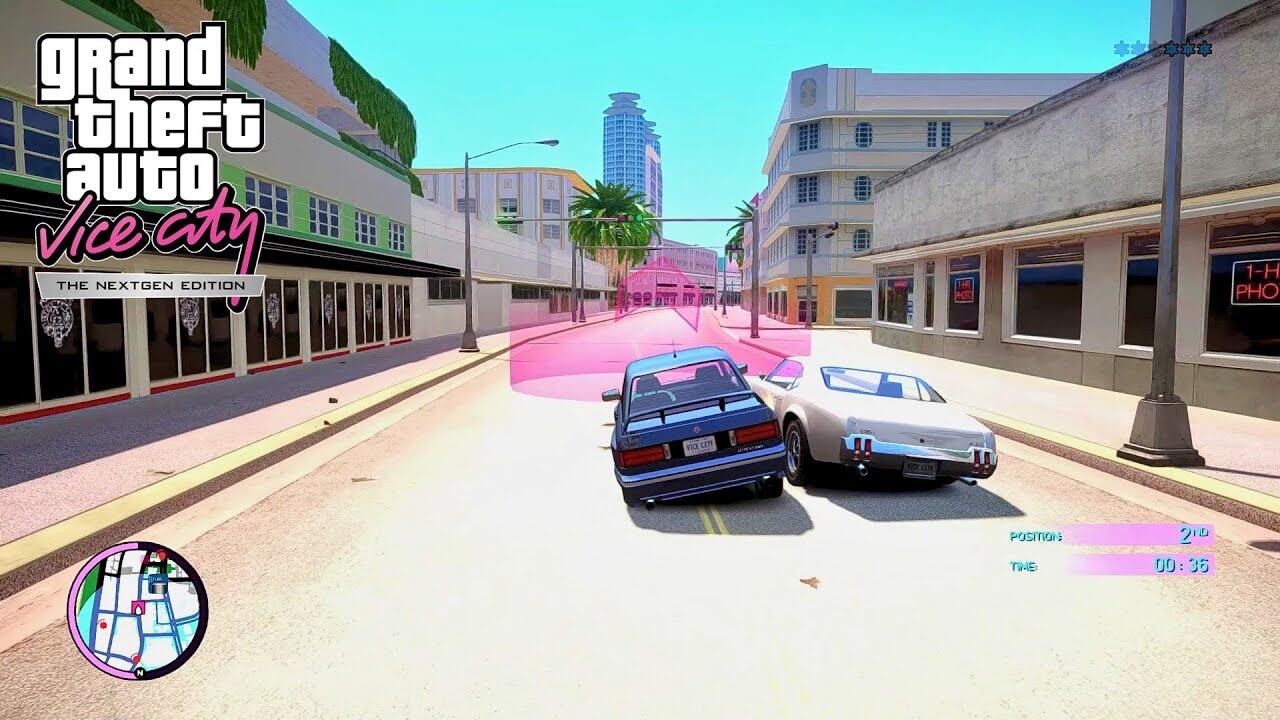
Task: Select the minimap's north compass marker
Action: coord(140,672)
